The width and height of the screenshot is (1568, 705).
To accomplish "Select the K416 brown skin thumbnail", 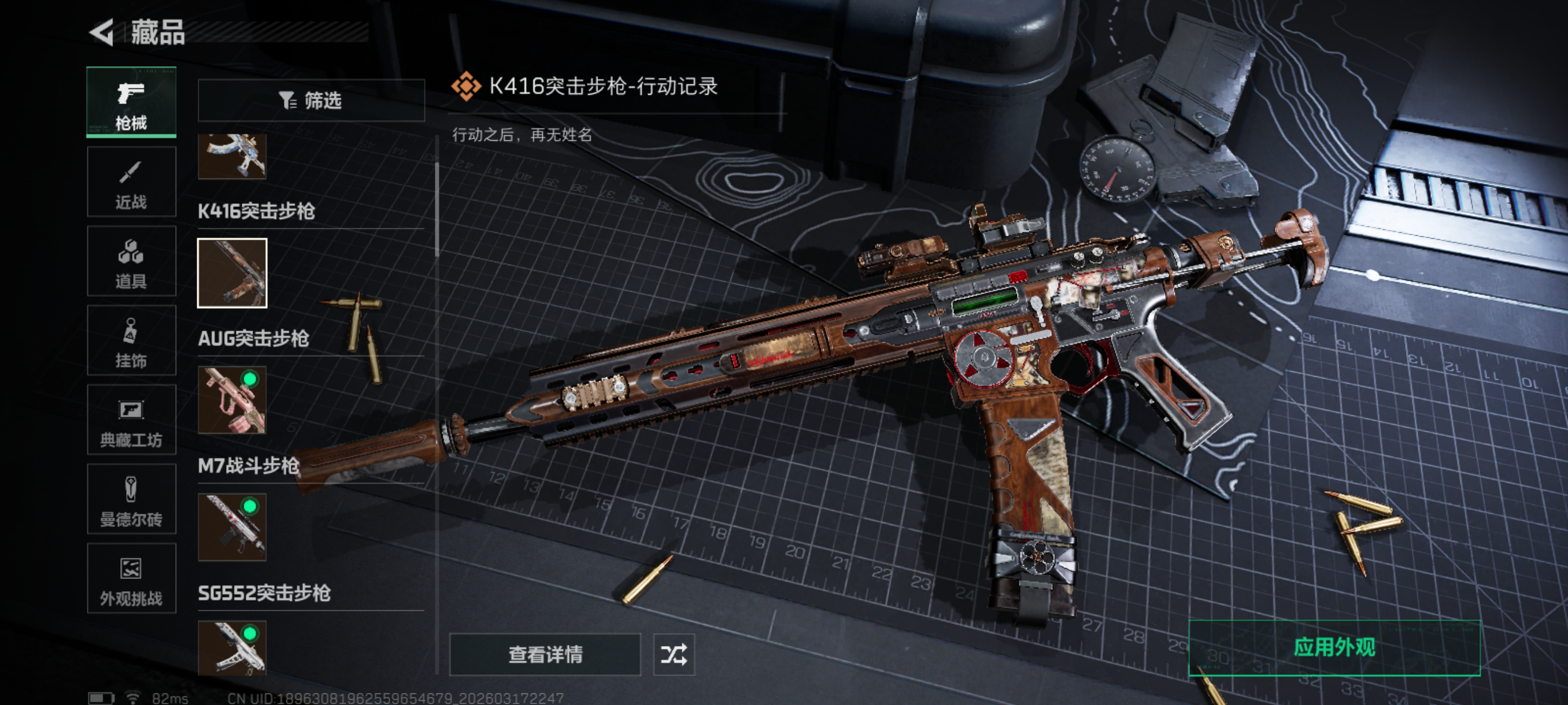I will tap(232, 273).
